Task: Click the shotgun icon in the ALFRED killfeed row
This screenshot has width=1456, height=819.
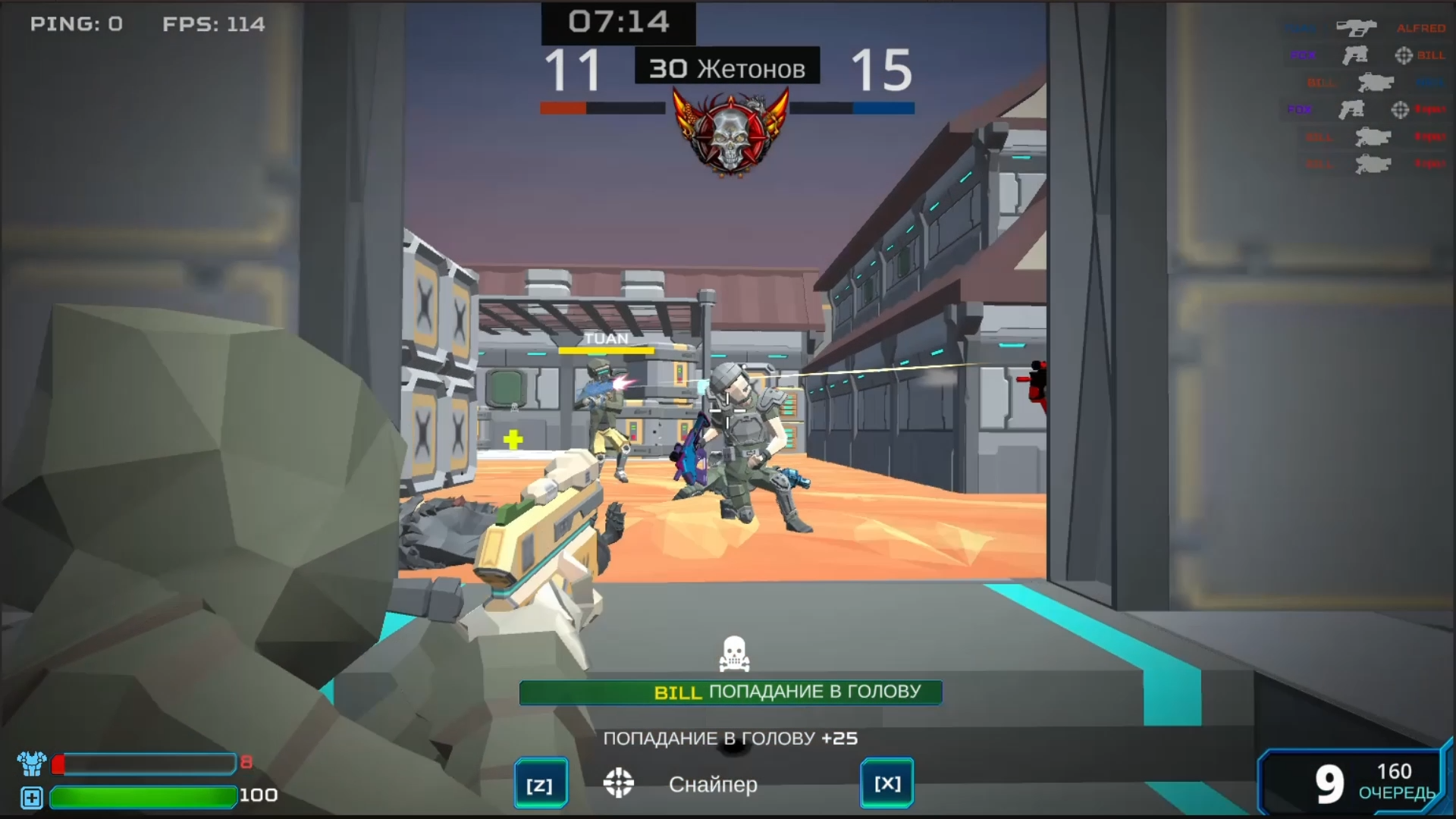Action: point(1357,28)
